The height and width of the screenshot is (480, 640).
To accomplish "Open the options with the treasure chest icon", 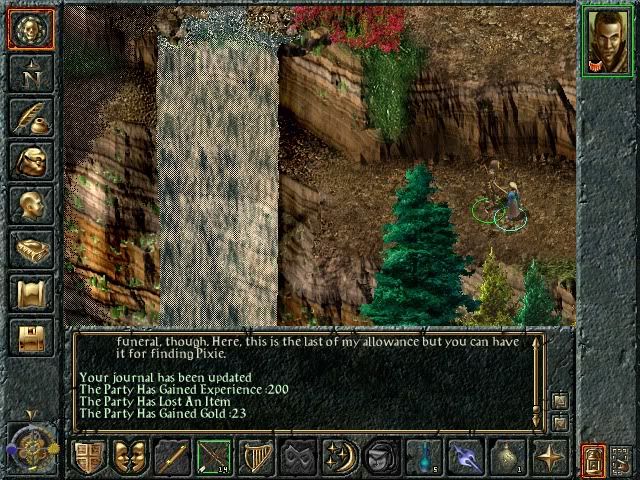I will [x=30, y=337].
